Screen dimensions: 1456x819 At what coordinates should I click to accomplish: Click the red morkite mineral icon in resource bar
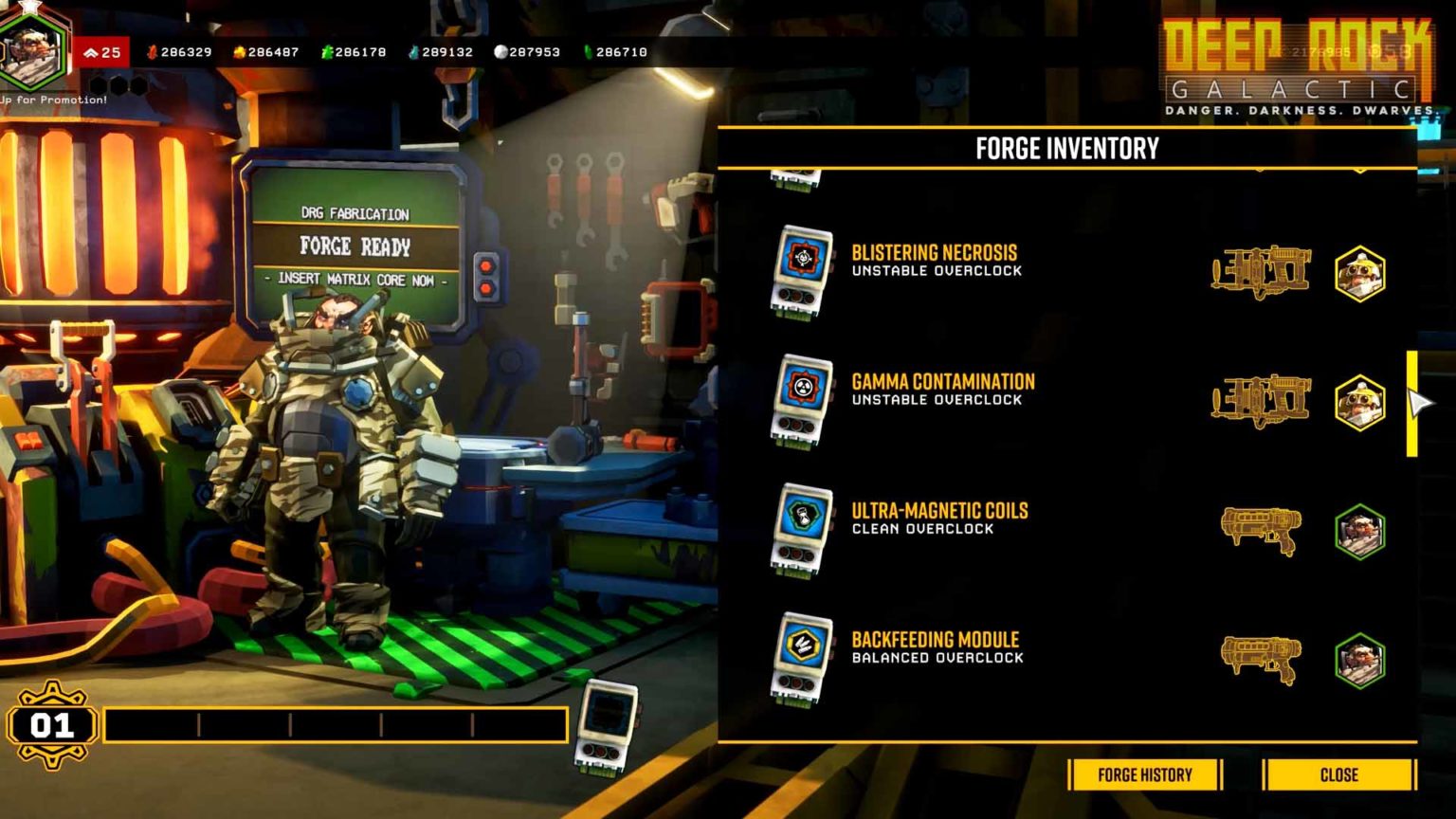[154, 52]
